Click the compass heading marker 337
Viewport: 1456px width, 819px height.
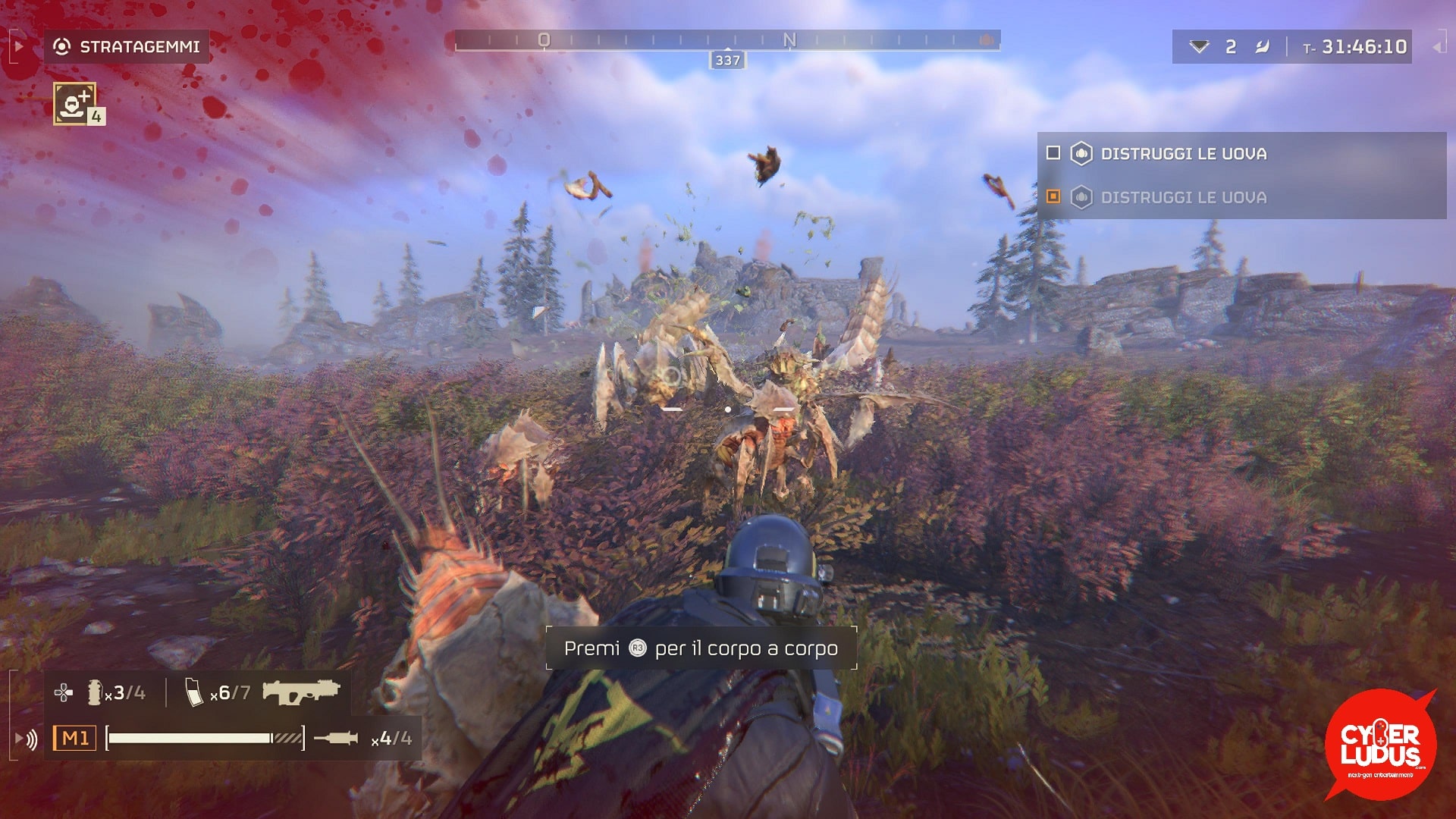[x=726, y=59]
